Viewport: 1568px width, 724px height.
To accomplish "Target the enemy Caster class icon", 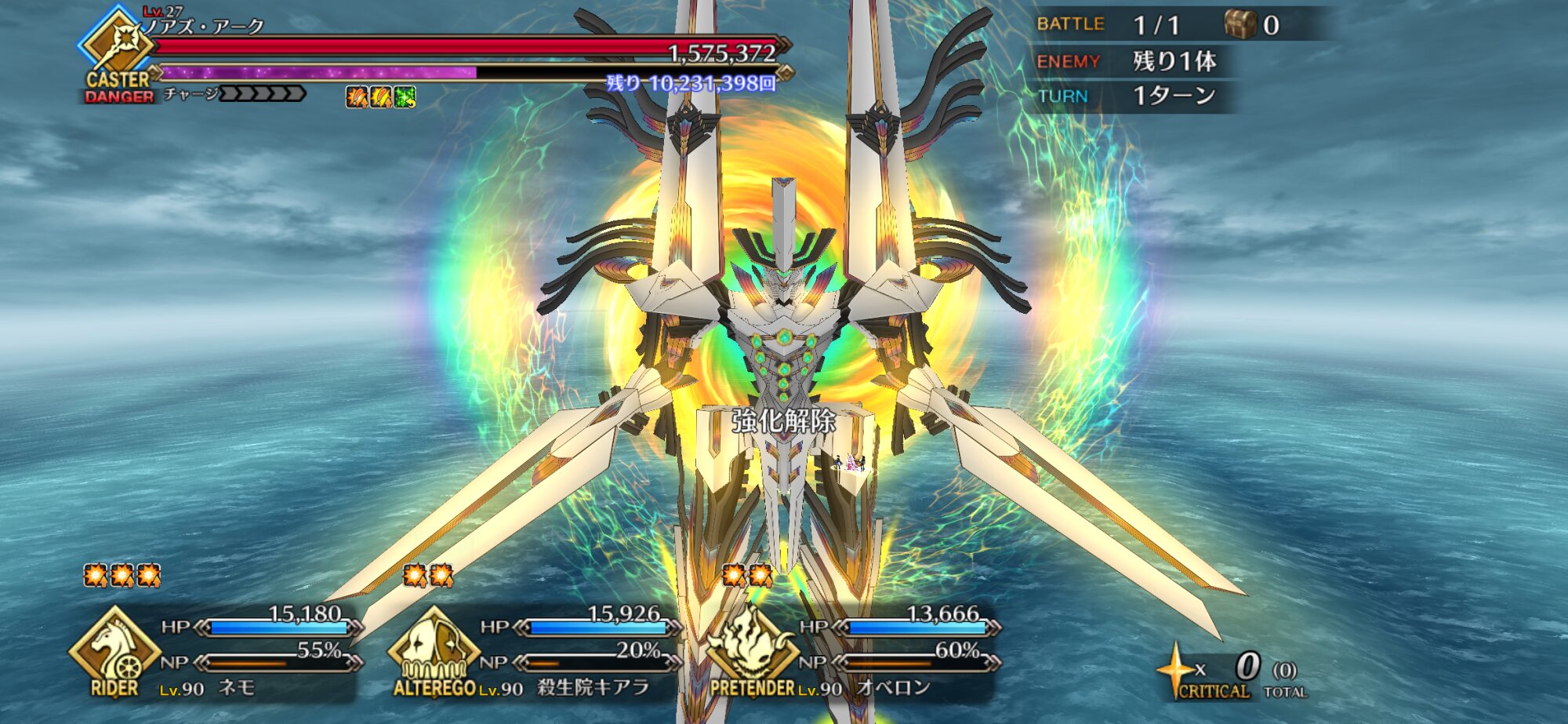I will pos(118,45).
